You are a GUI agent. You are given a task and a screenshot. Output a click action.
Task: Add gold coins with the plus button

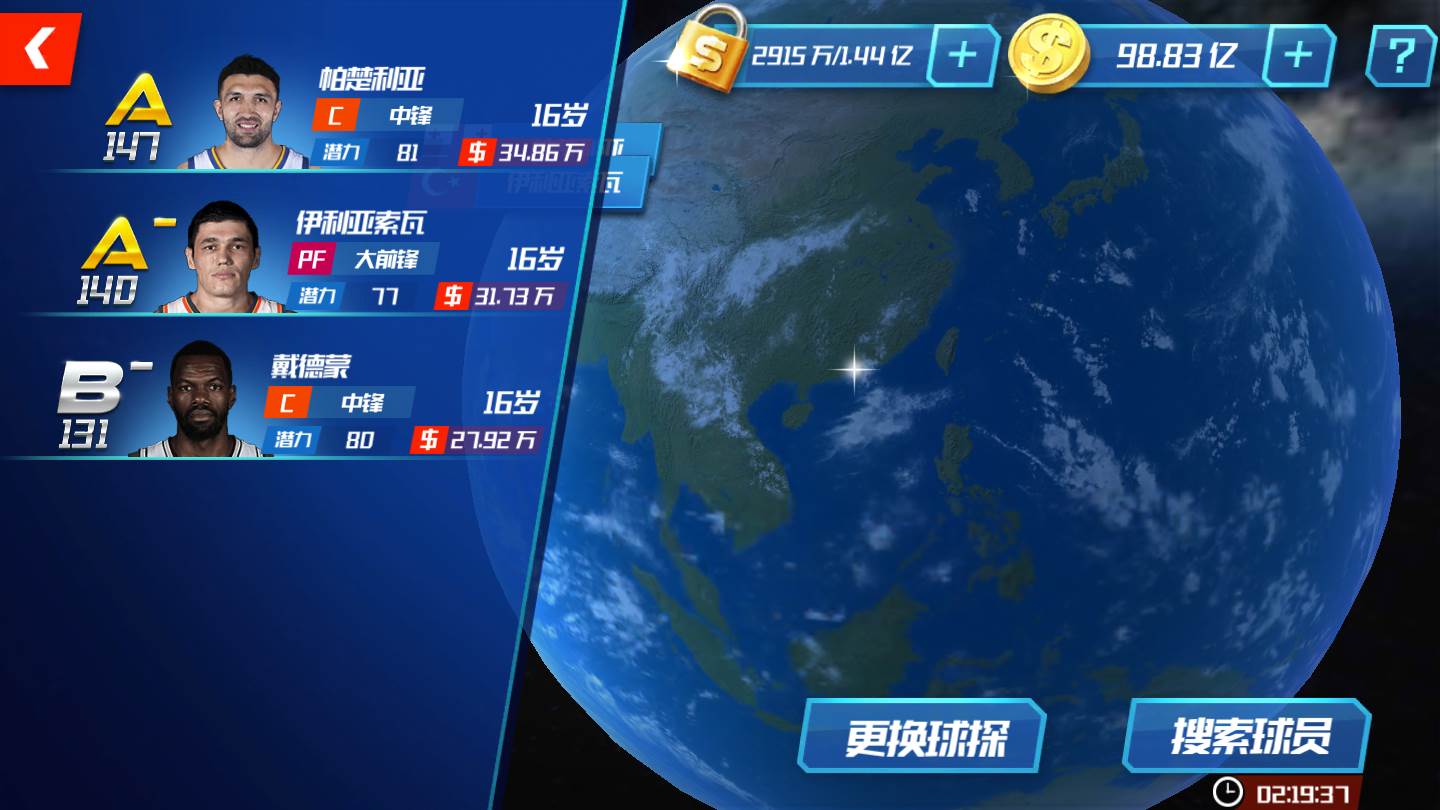point(1297,55)
